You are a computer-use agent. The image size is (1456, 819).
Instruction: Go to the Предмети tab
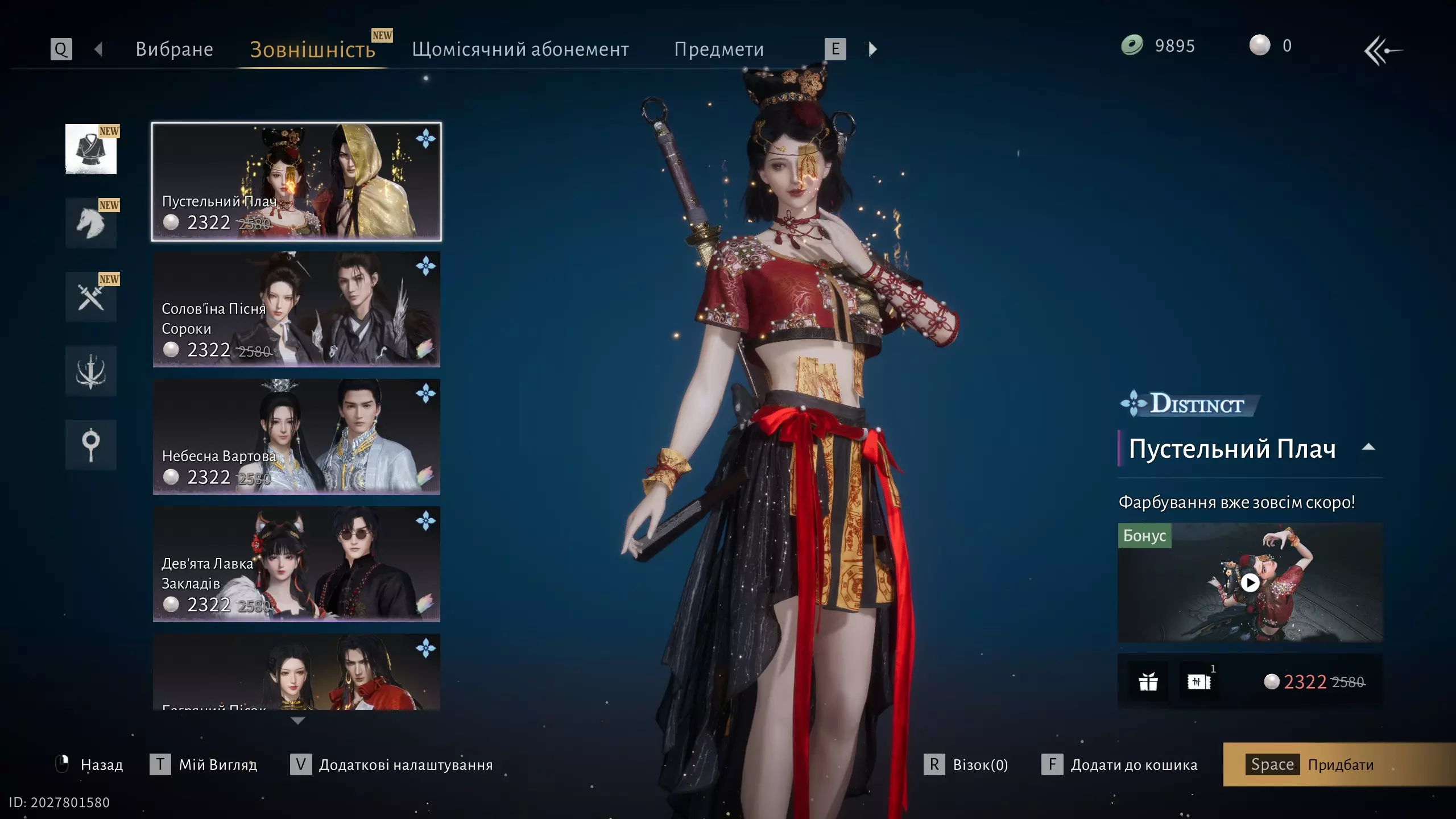718,49
